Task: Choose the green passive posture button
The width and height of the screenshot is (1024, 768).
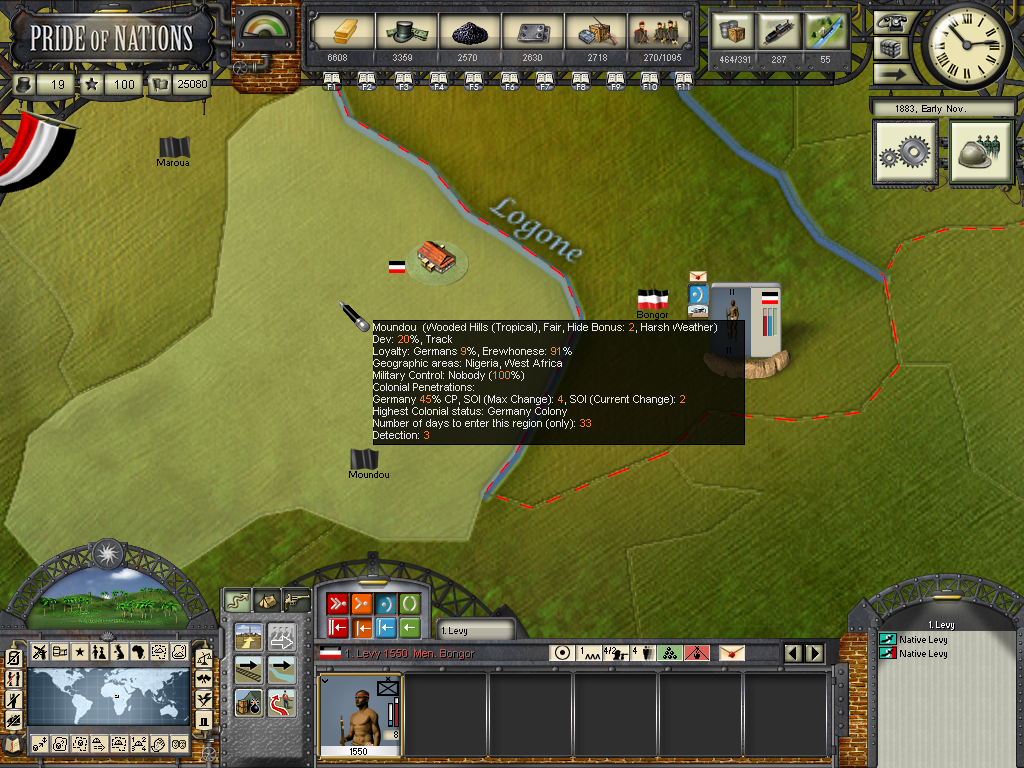Action: (410, 603)
